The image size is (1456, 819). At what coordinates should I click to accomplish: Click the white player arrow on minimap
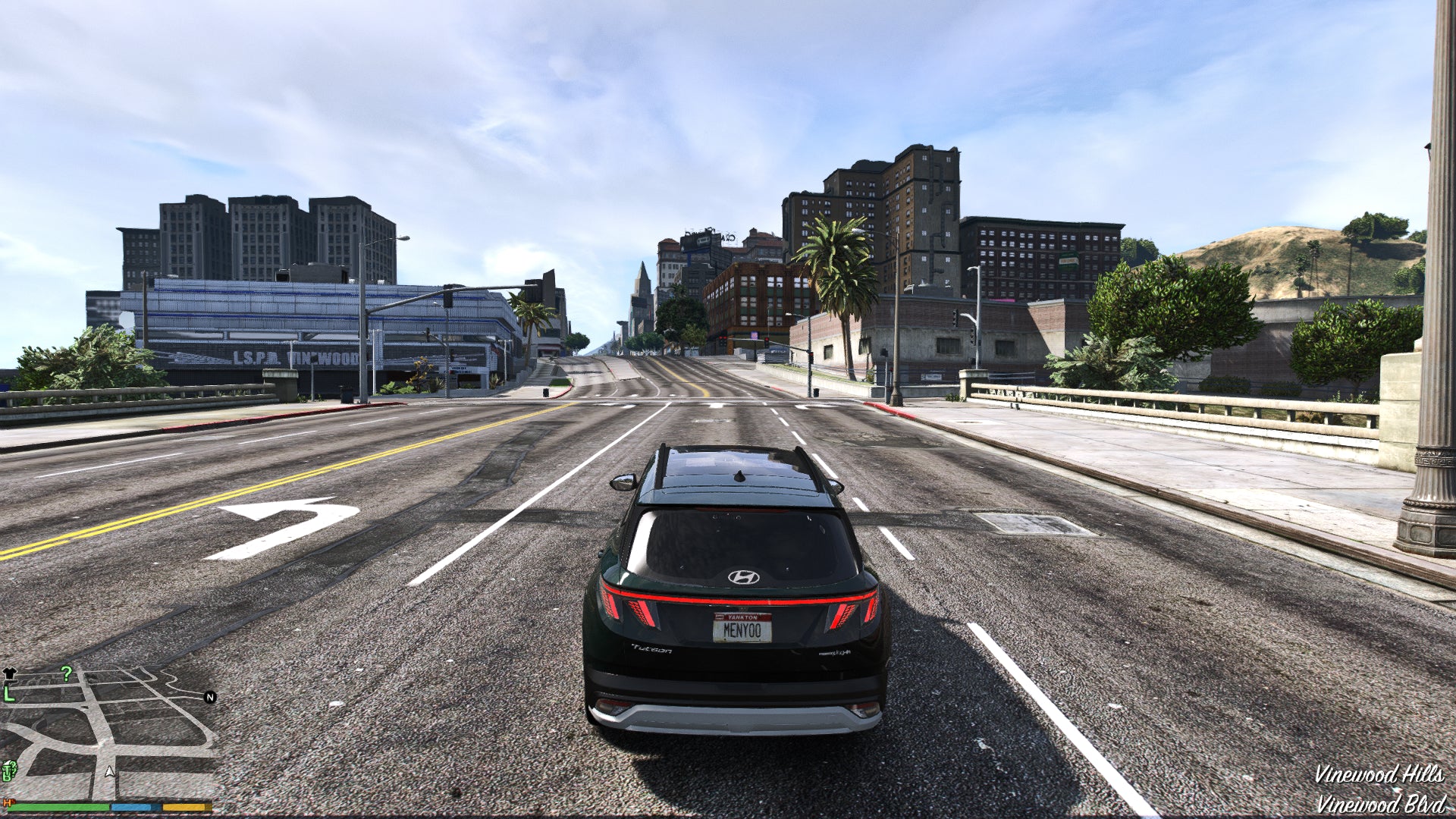(x=109, y=773)
